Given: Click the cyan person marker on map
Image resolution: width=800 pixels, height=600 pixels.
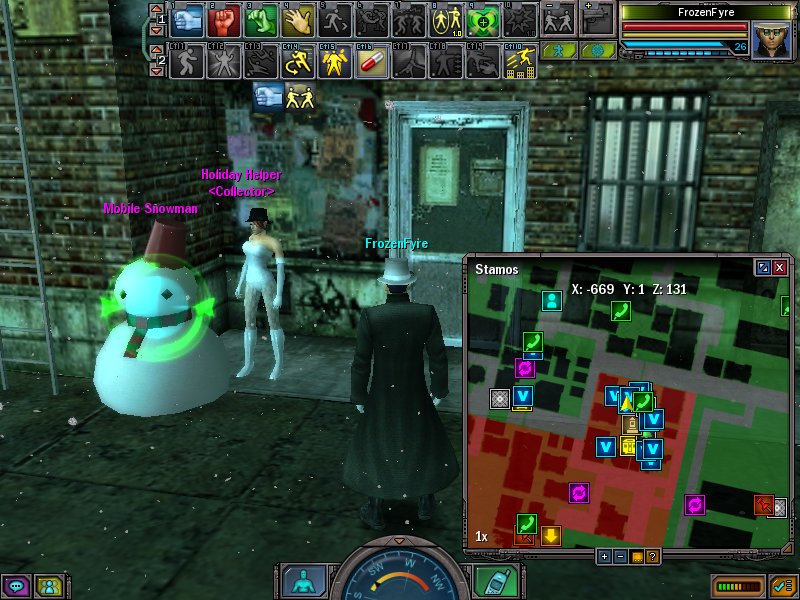Looking at the screenshot, I should pos(550,299).
